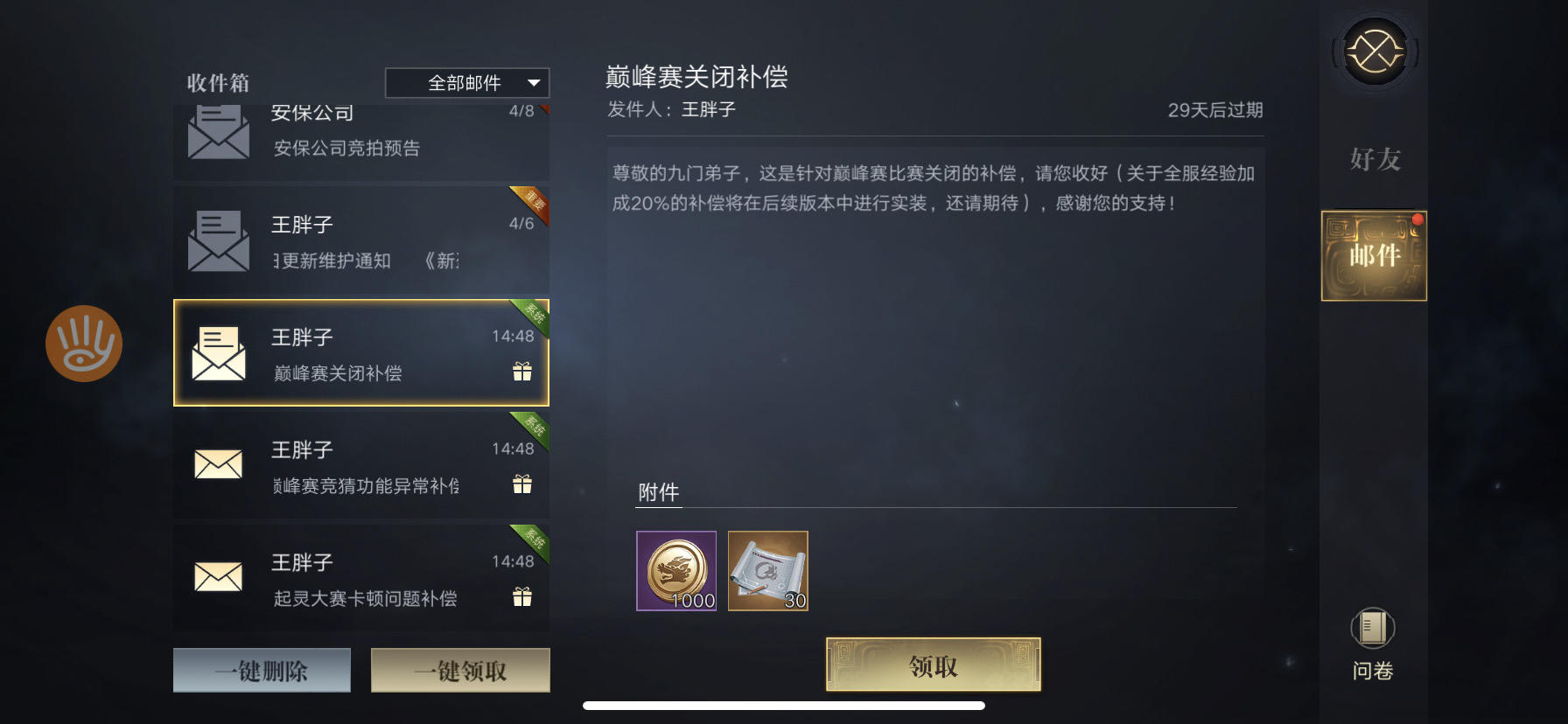1568x724 pixels.
Task: Click the gift icon on 起灵大赛卡顿问题补偿 mail
Action: (522, 596)
